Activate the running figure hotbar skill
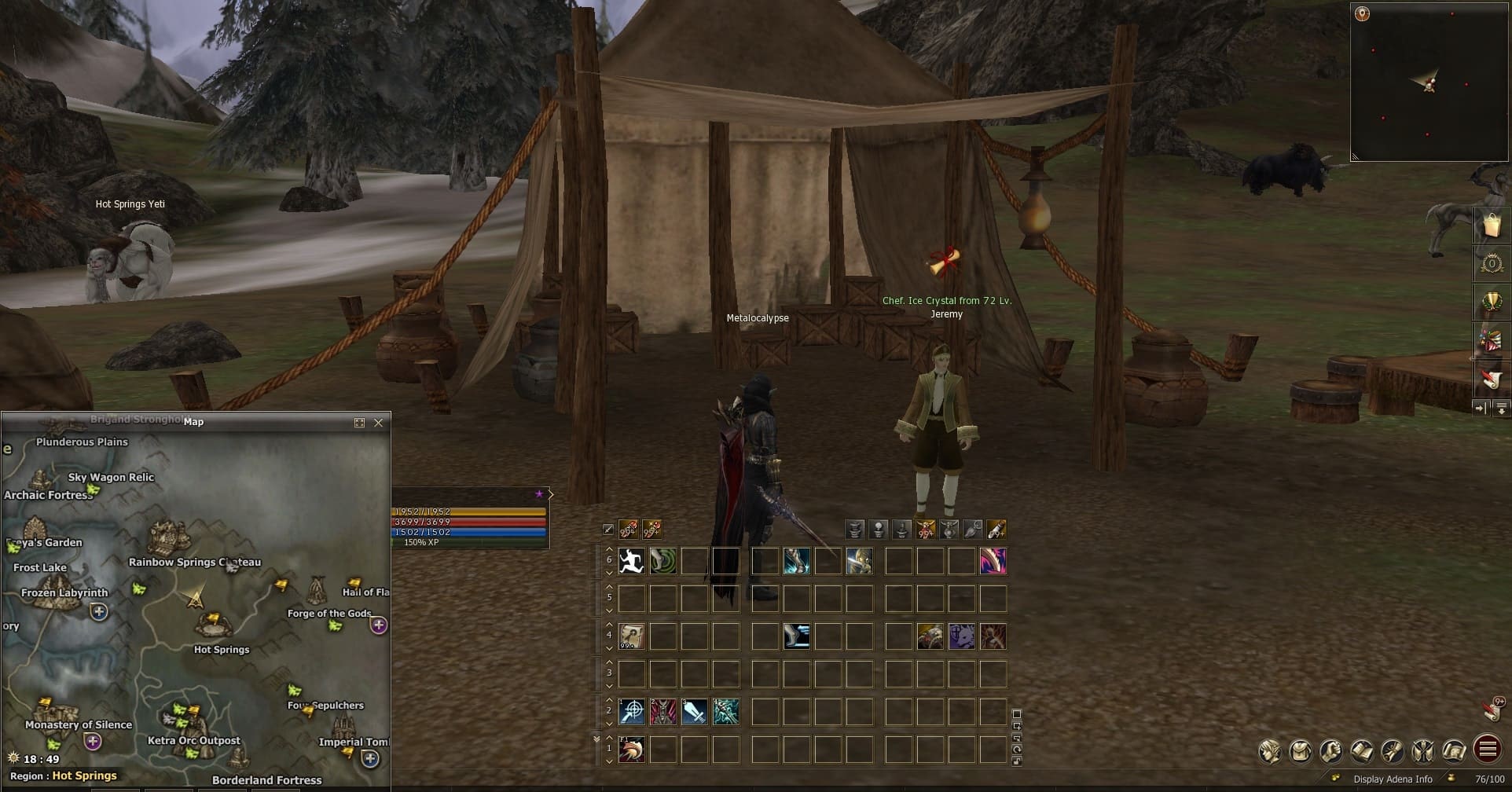The width and height of the screenshot is (1512, 792). click(x=631, y=561)
